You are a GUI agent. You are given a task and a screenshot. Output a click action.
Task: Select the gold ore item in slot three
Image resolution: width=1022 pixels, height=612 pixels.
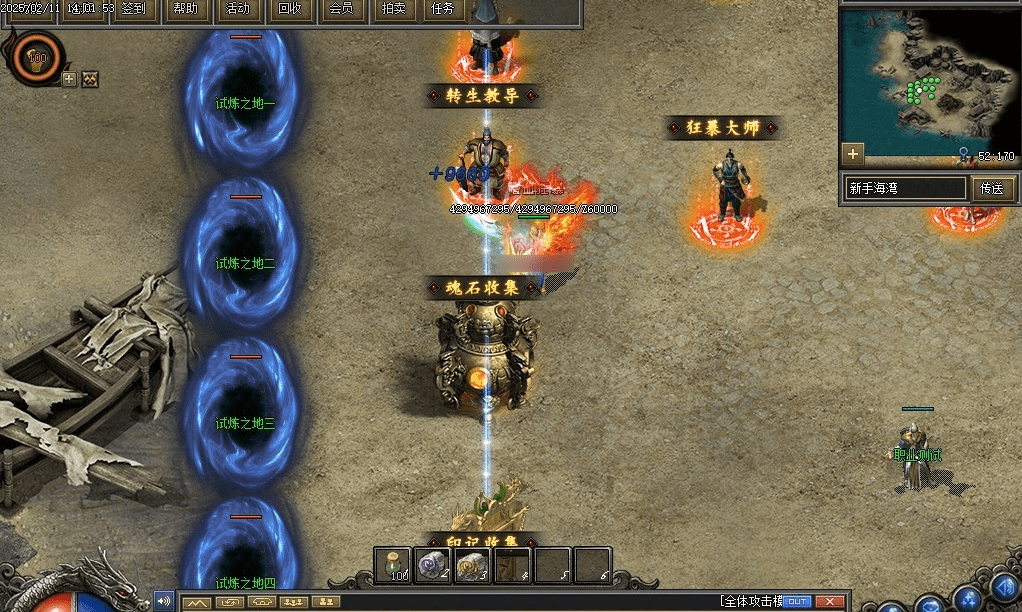(x=473, y=565)
